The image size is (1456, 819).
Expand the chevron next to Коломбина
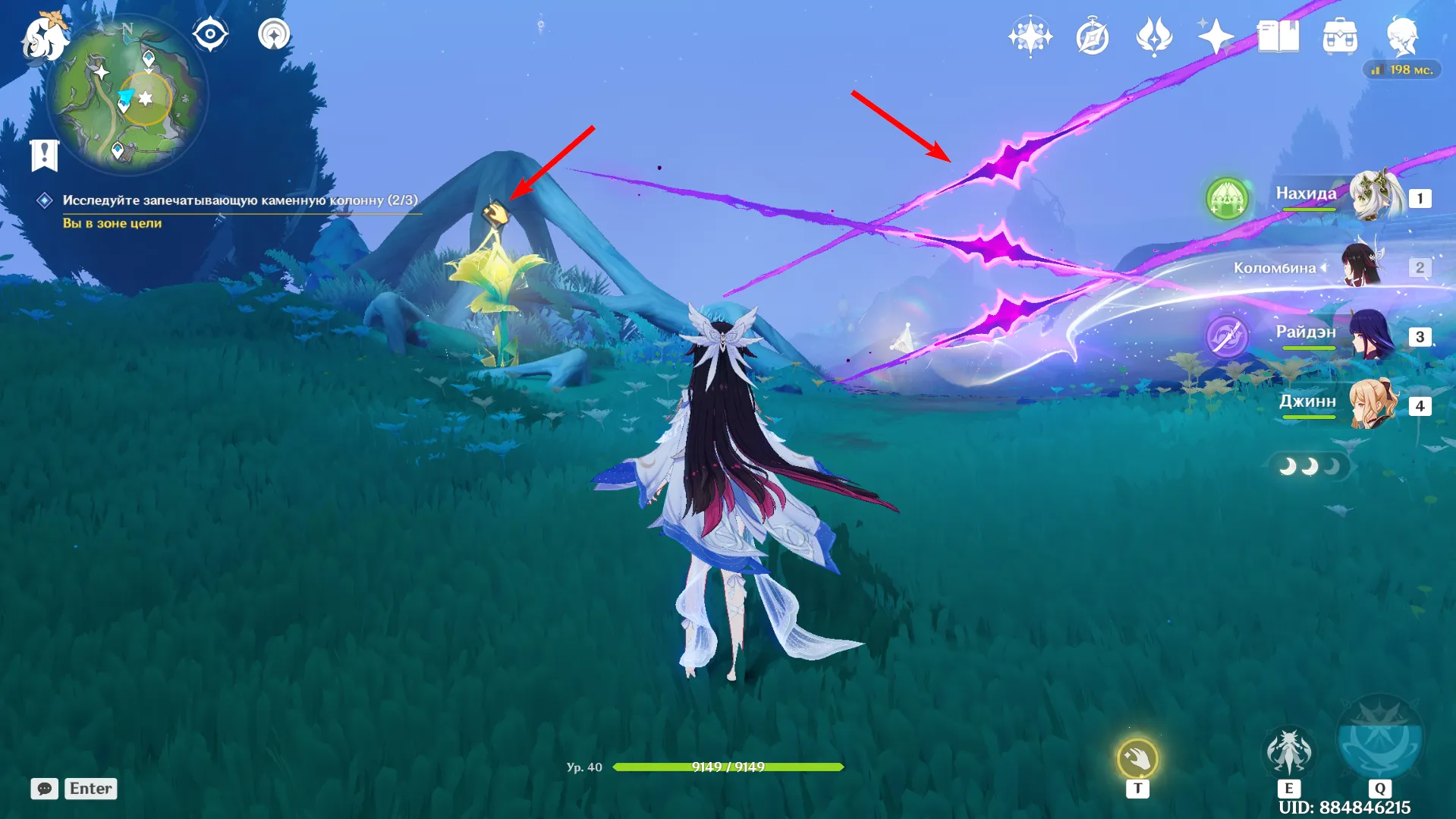(1323, 267)
